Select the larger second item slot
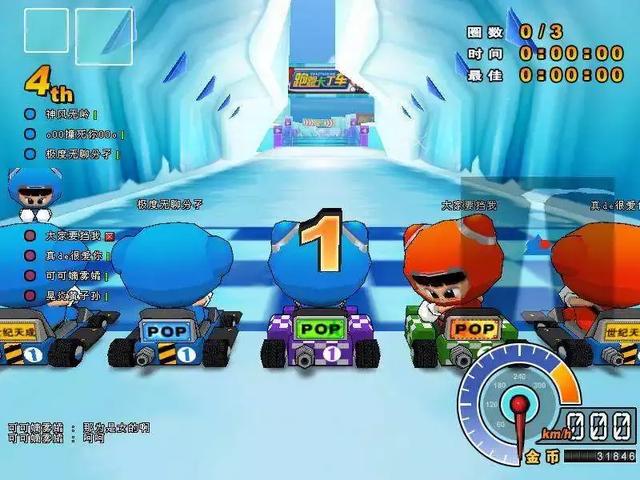This screenshot has height=480, width=640. pyautogui.click(x=103, y=37)
